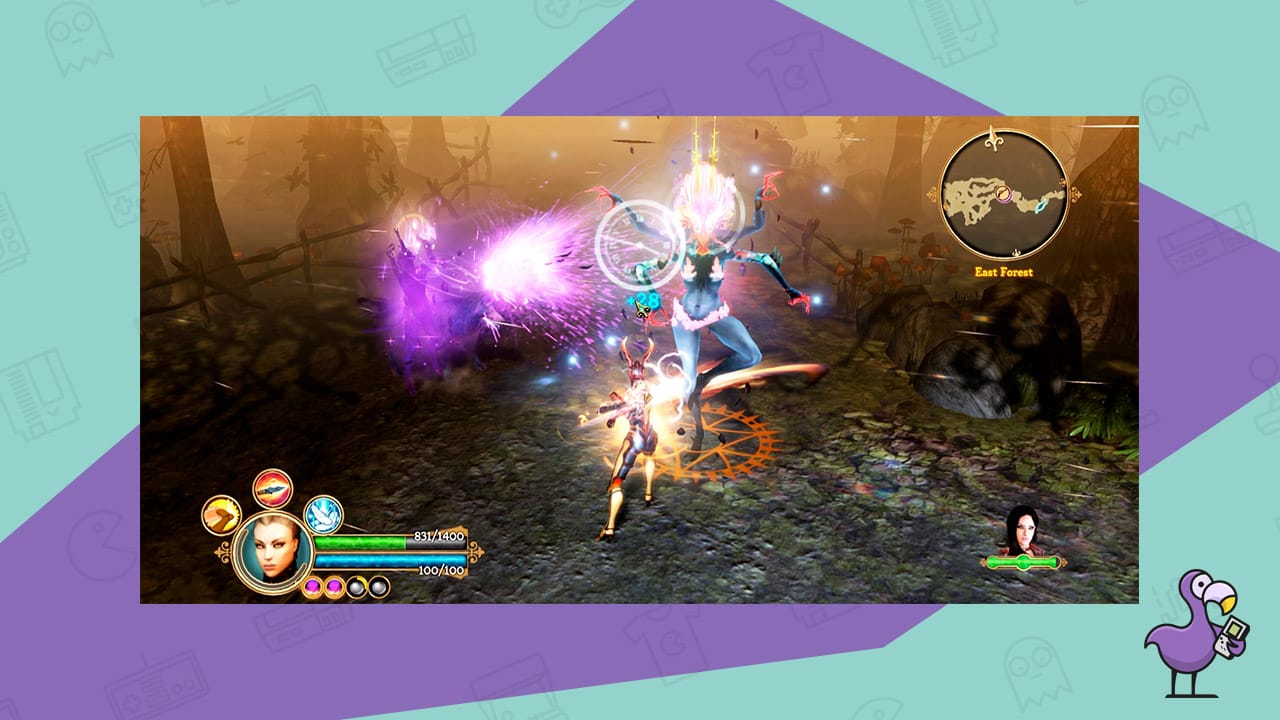Select the yellow fist melee ability icon
Screen dimensions: 1280x720
coord(222,514)
